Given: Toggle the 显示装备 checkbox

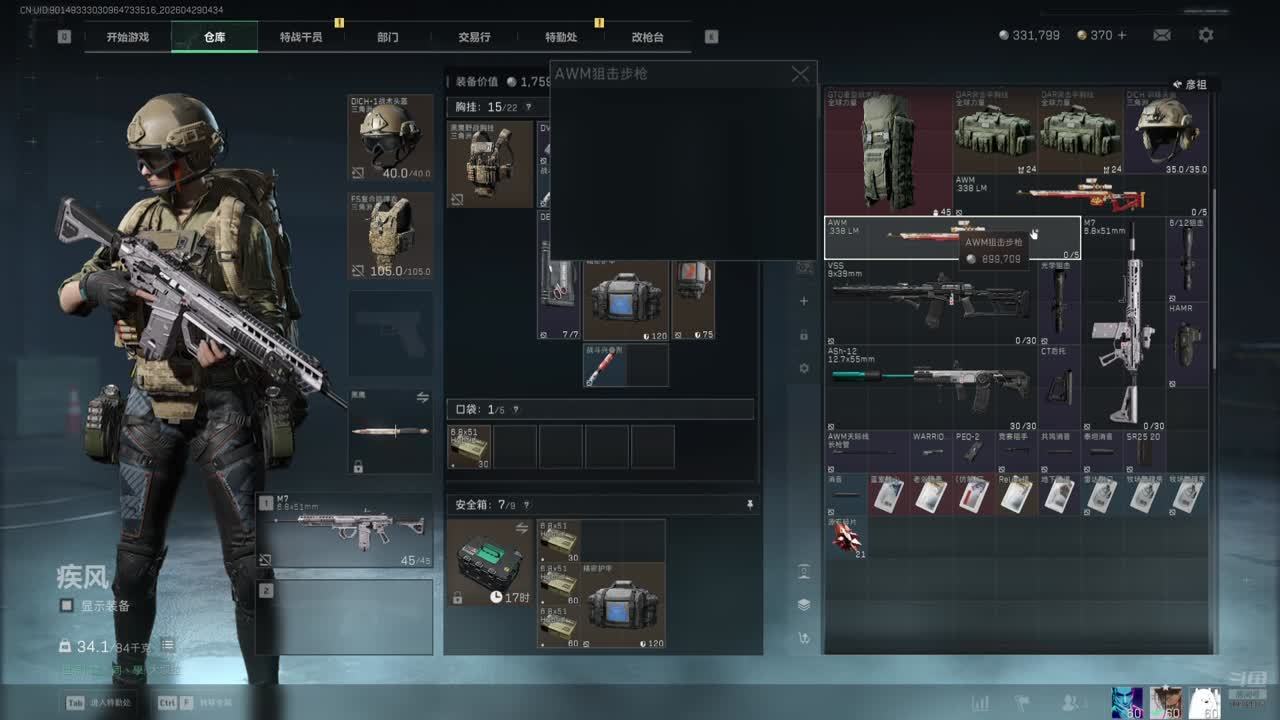Looking at the screenshot, I should point(67,605).
